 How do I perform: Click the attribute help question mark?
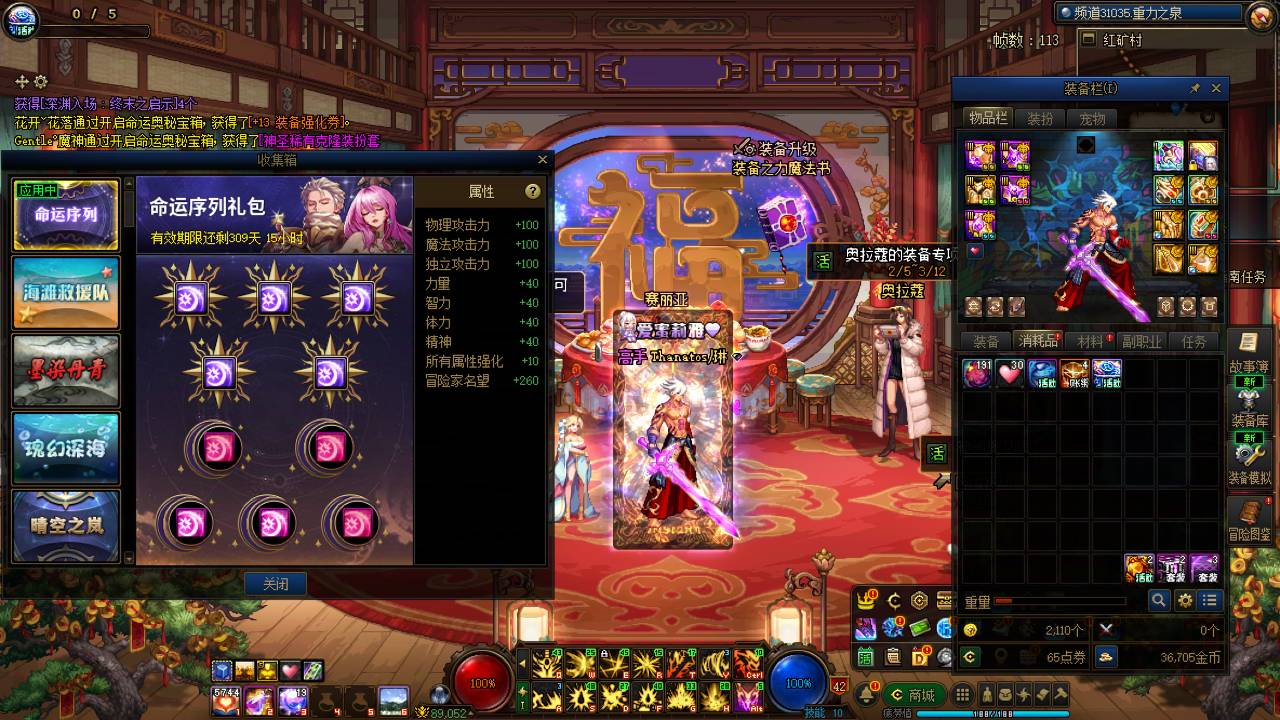point(533,192)
